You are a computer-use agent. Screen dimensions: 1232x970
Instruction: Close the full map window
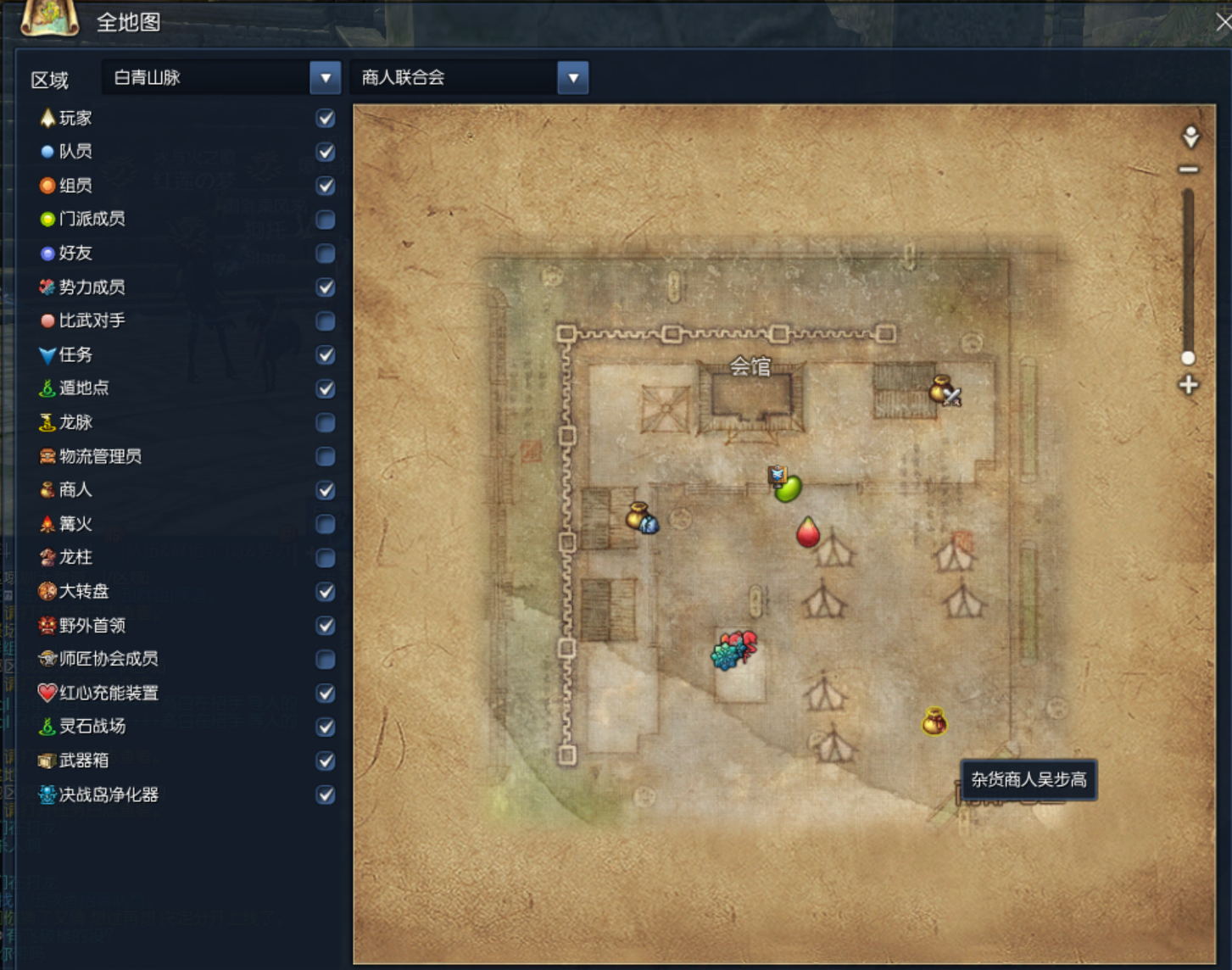[1223, 23]
